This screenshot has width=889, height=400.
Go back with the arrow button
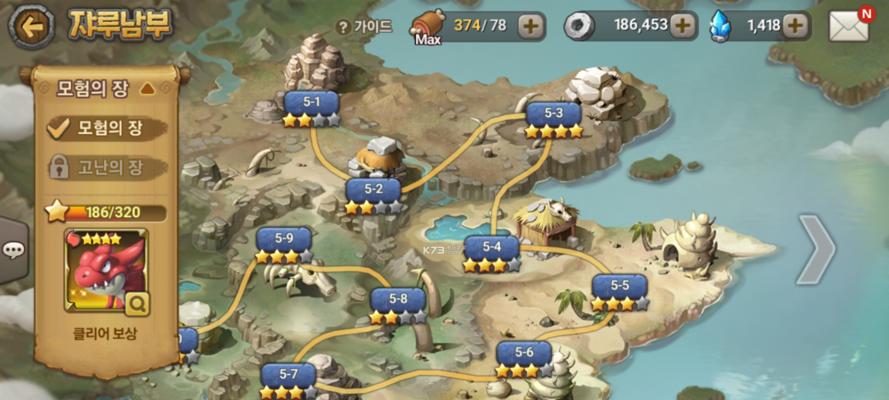31,28
